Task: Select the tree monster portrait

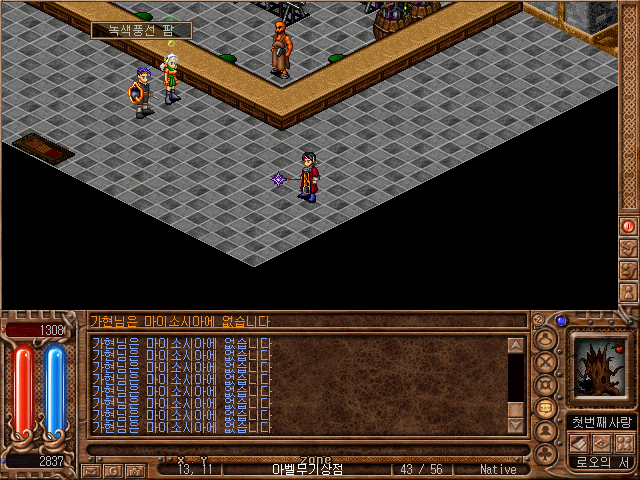Action: (601, 365)
